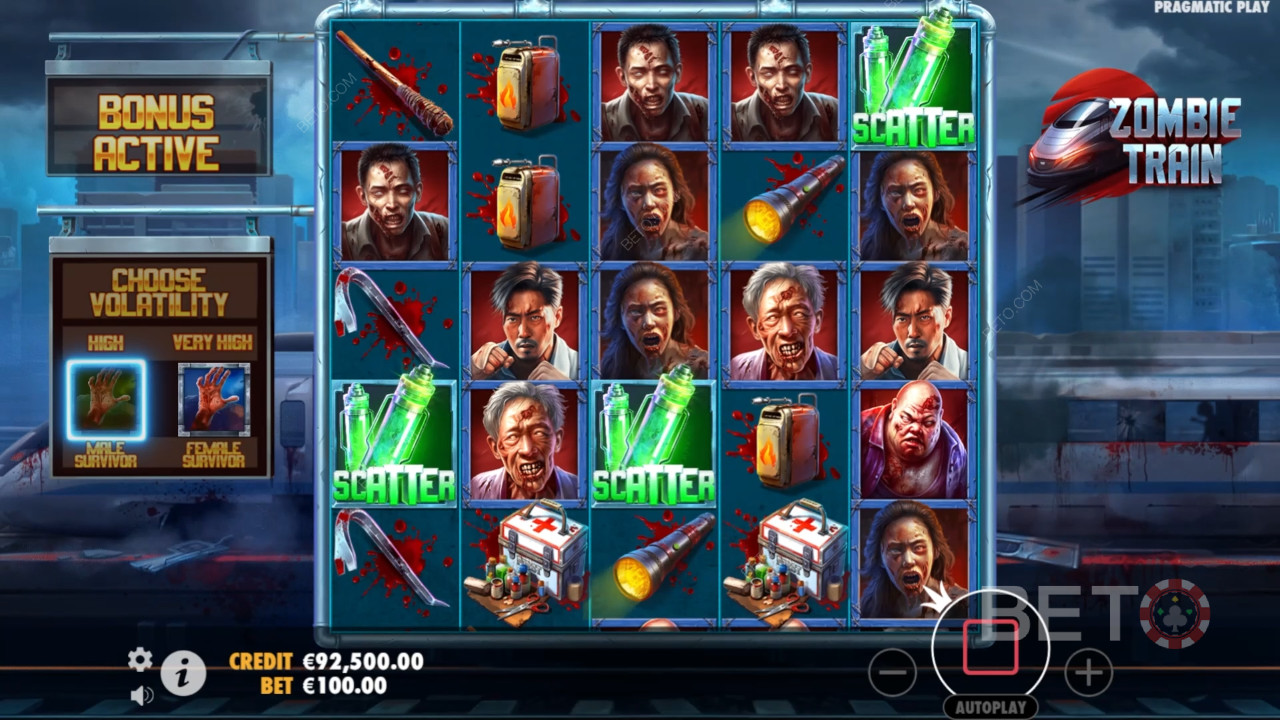Increase bet with plus button
Image resolution: width=1280 pixels, height=720 pixels.
(1088, 672)
